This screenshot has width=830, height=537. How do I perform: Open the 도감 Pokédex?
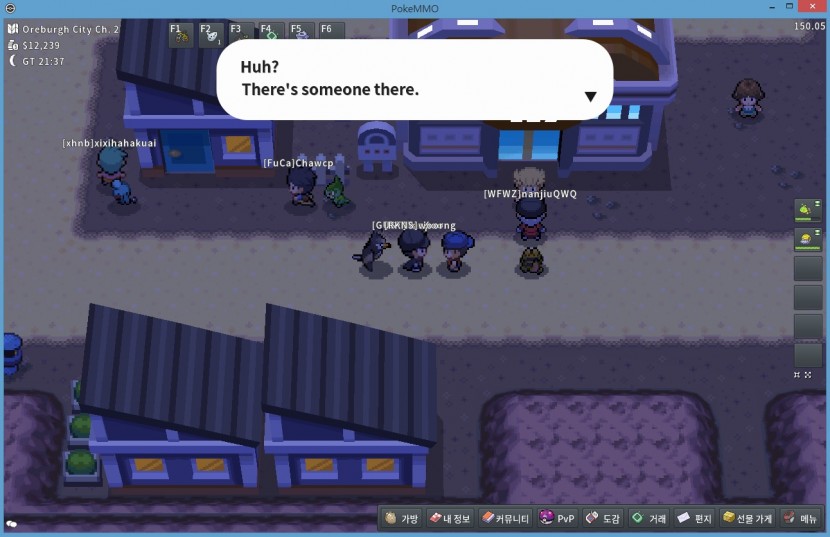(x=603, y=518)
